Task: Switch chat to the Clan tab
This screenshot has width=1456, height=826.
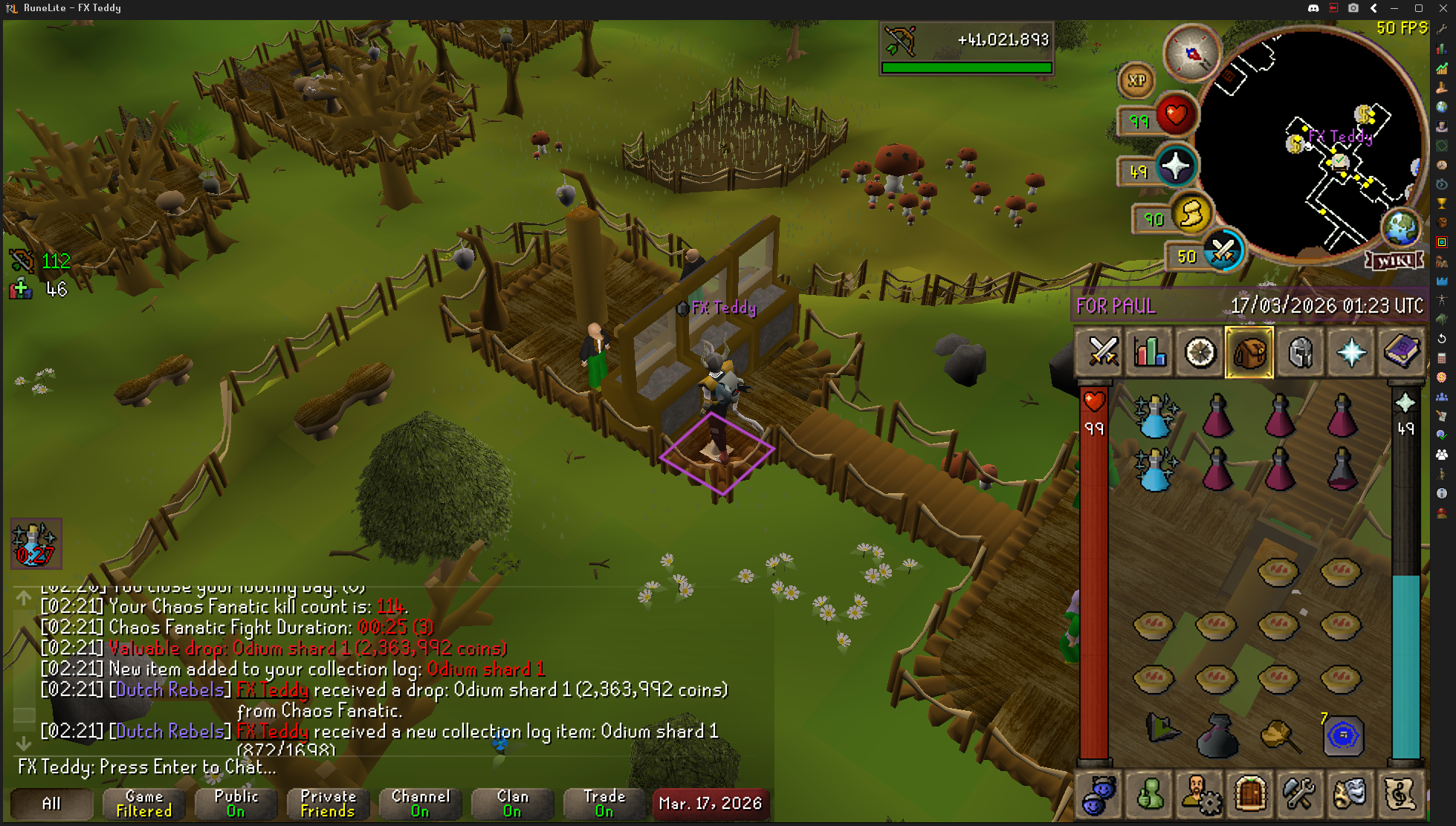Action: [512, 803]
